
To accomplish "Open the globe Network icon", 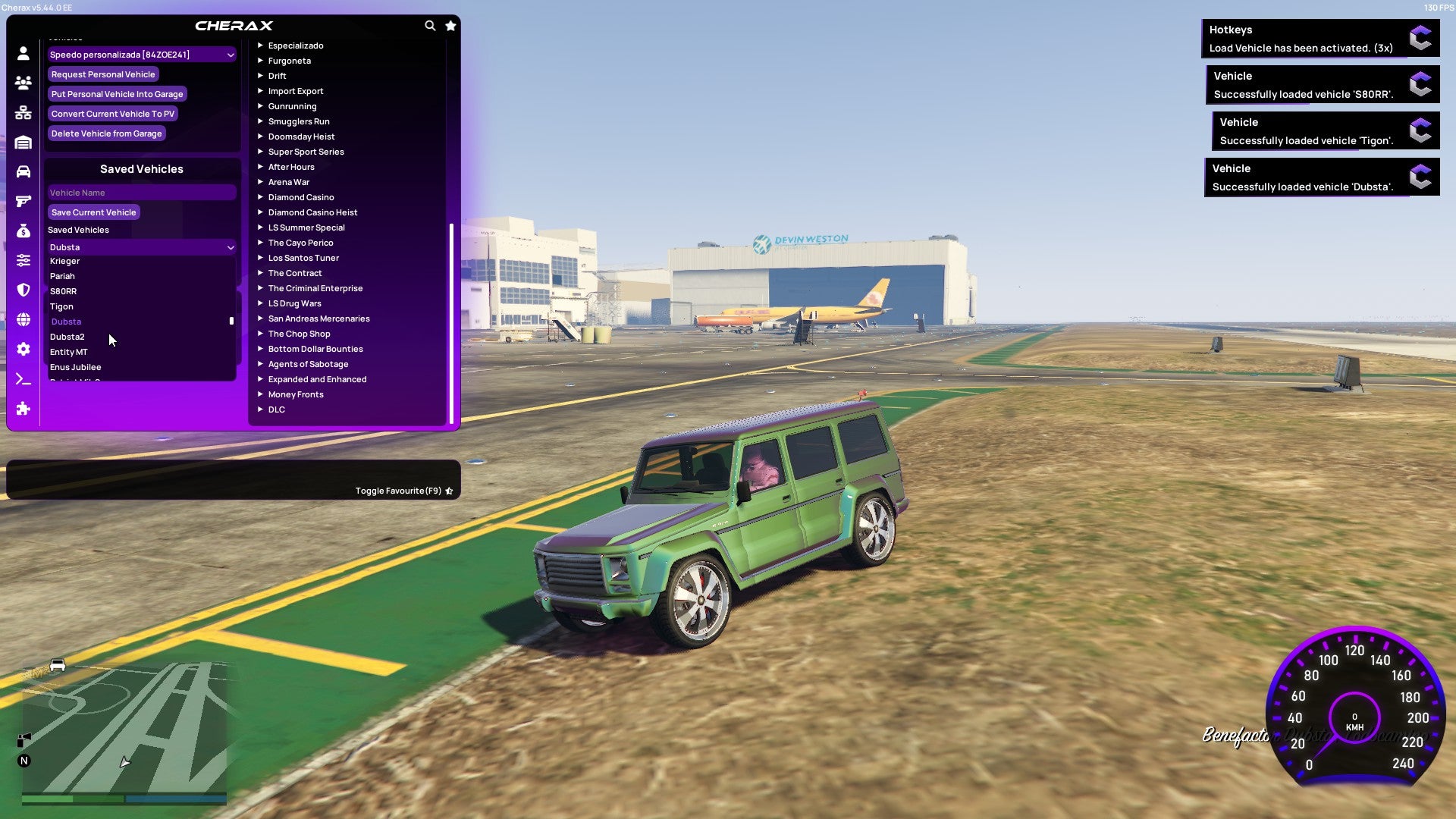I will point(23,318).
